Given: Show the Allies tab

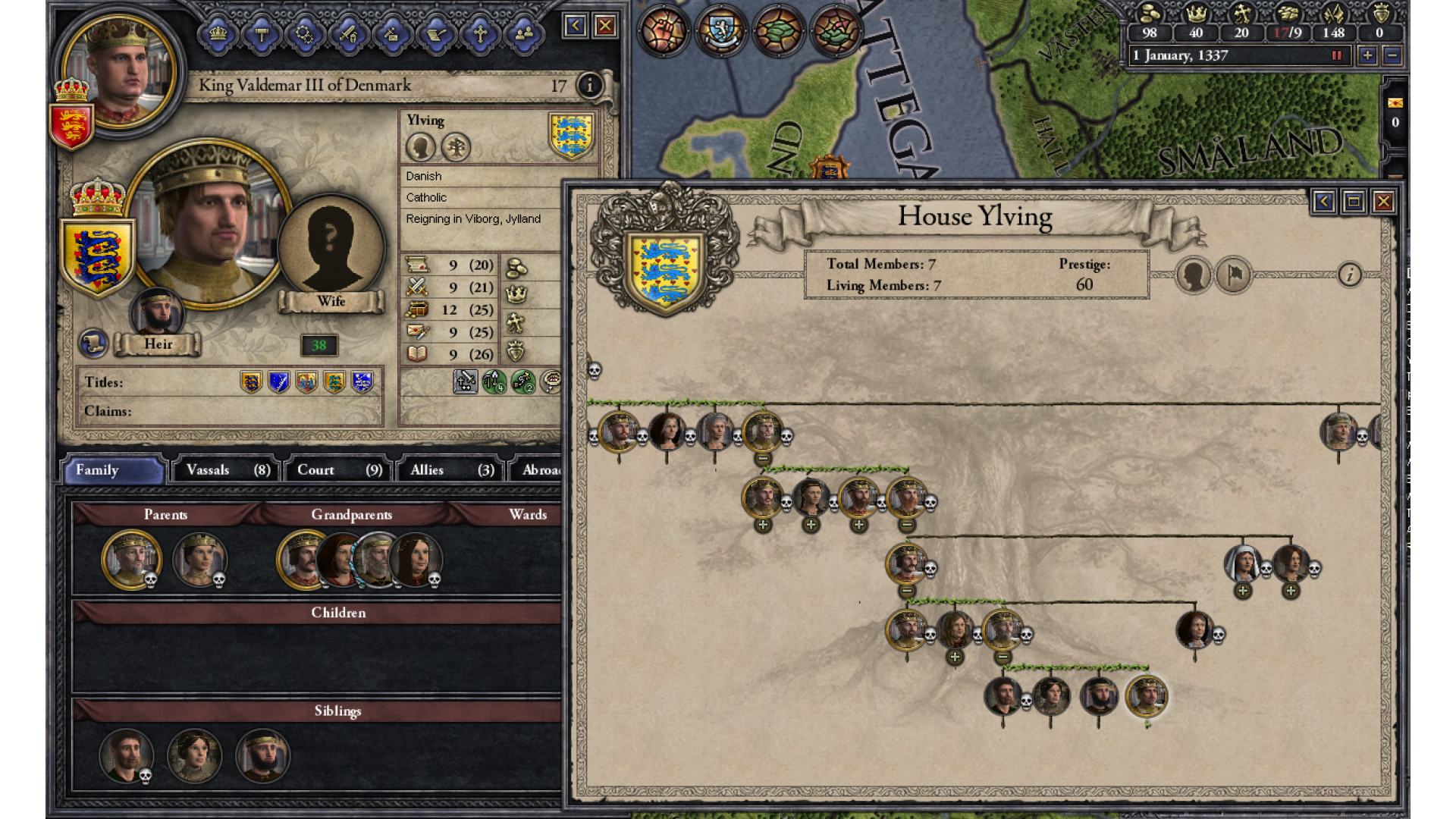Looking at the screenshot, I should (x=451, y=470).
